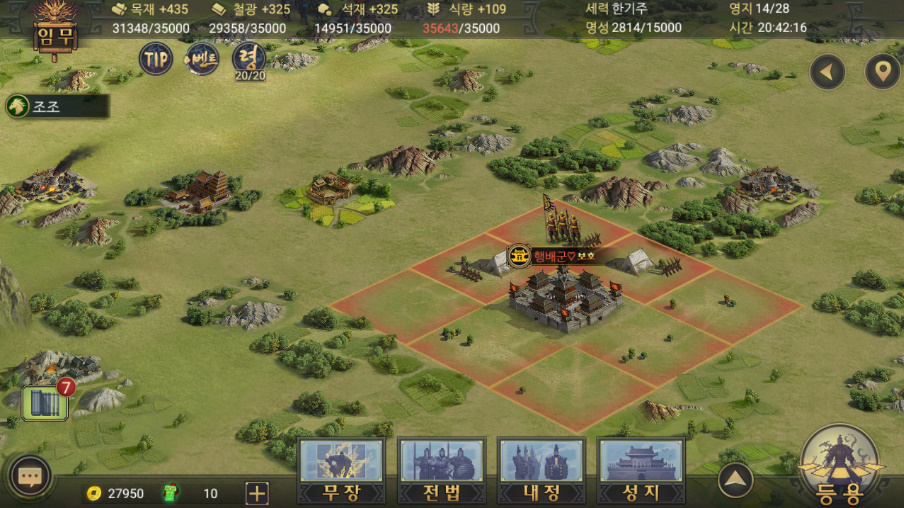
Task: Select the 조조 horse banner
Action: click(55, 106)
